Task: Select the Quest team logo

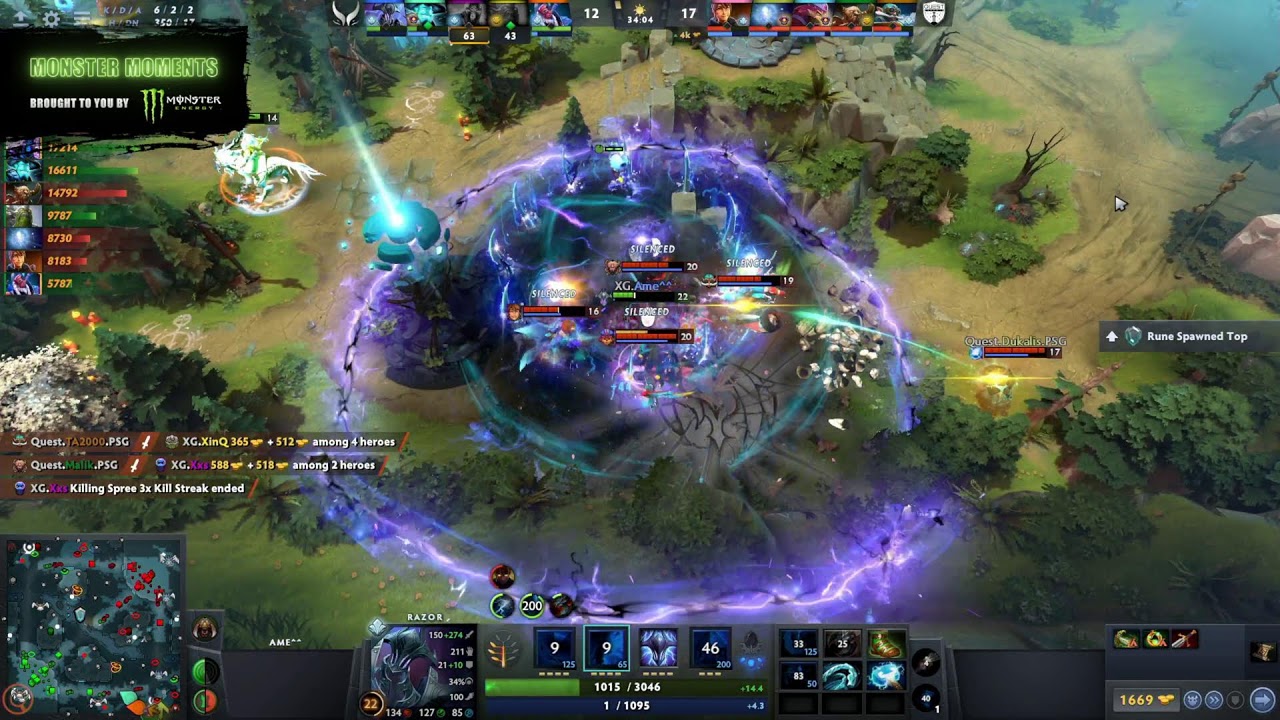Action: click(x=933, y=14)
